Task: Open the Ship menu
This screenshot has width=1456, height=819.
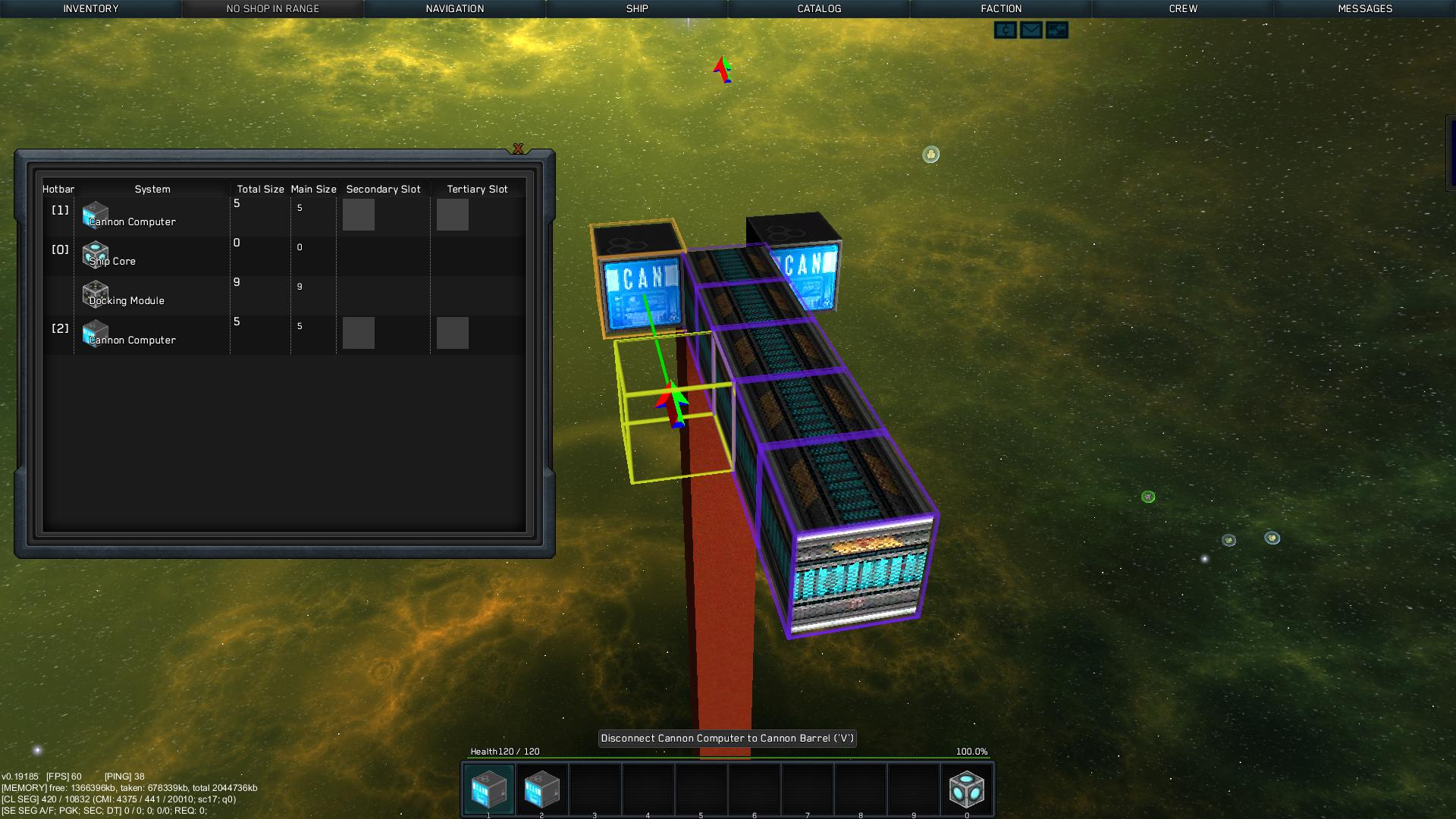Action: click(x=637, y=8)
